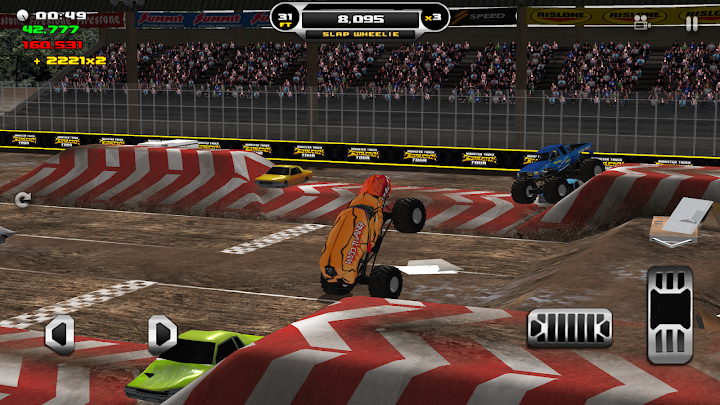Tap the steer left arrow button
The height and width of the screenshot is (405, 720).
coord(60,335)
